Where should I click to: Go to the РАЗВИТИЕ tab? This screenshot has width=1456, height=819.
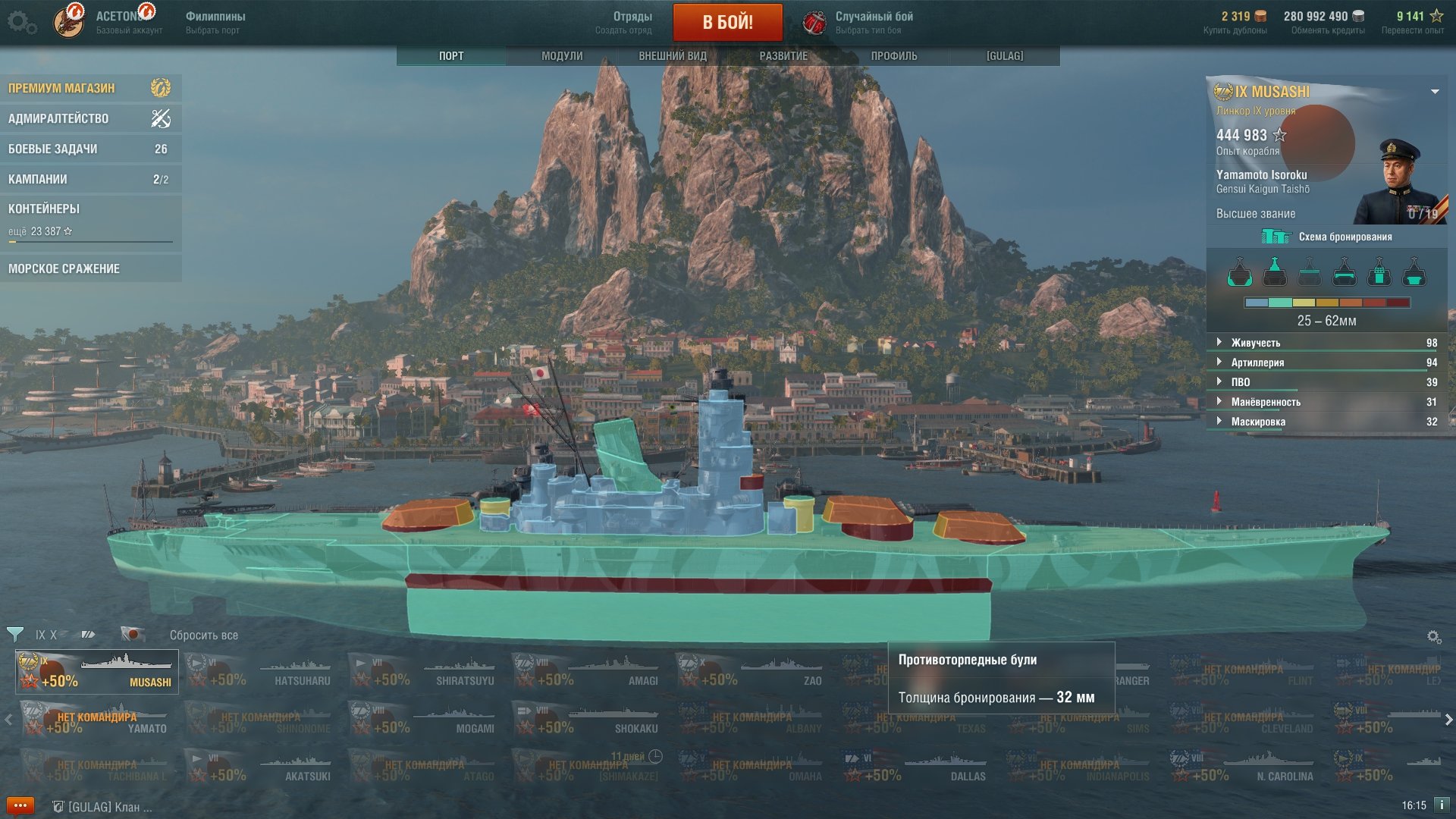[x=783, y=56]
